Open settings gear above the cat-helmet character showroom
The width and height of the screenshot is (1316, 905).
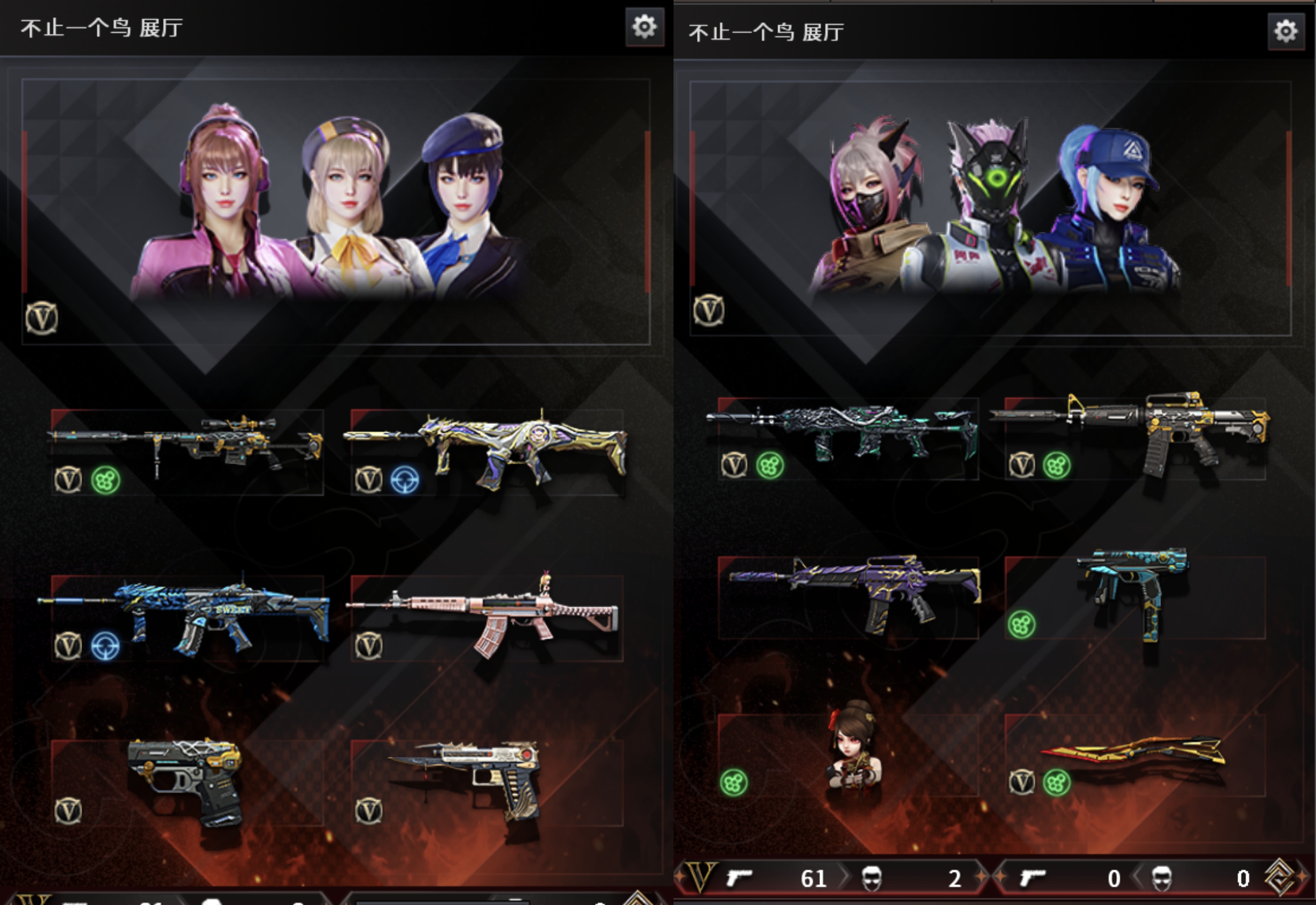[1285, 31]
